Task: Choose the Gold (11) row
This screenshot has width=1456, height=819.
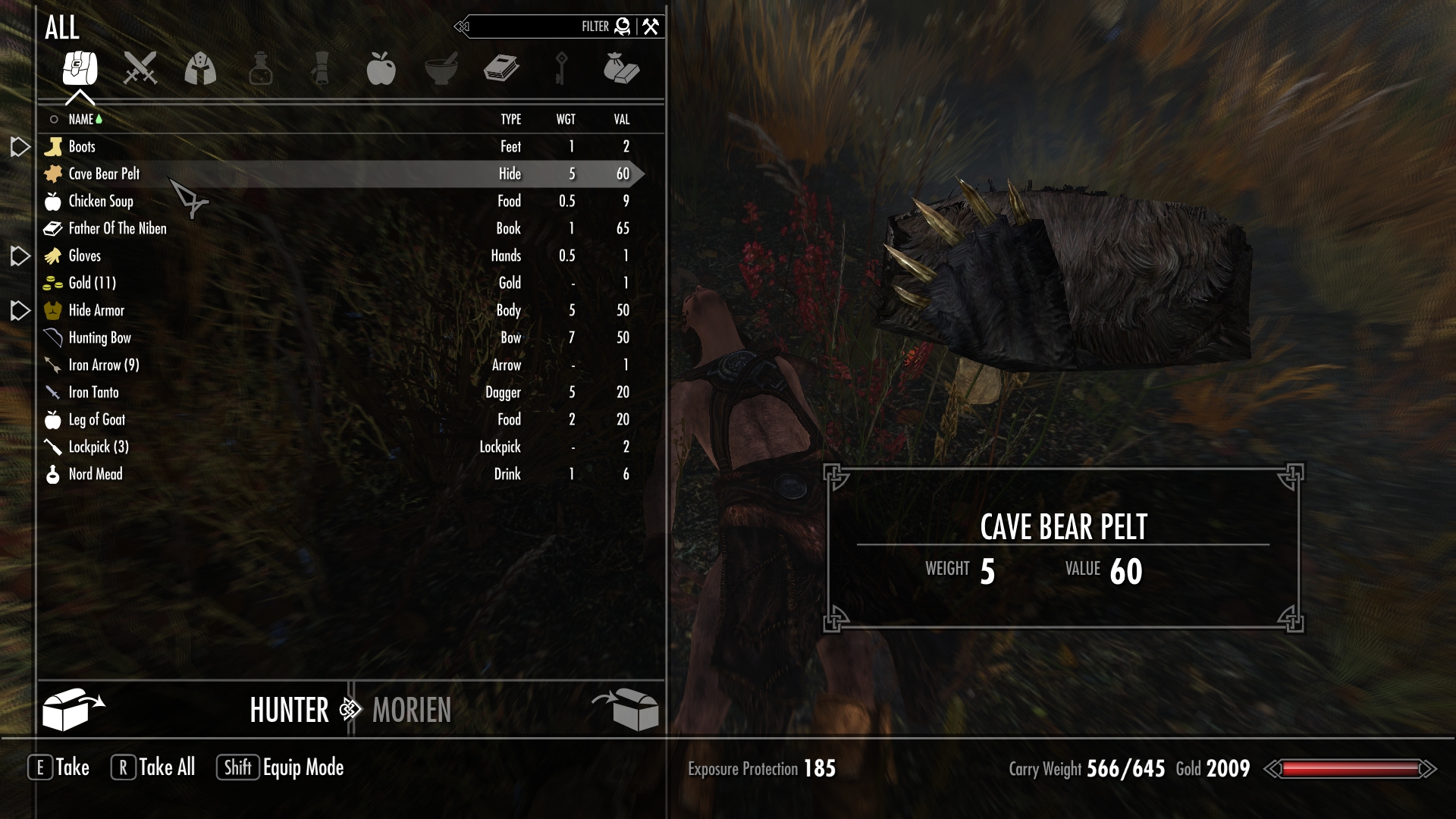Action: point(93,283)
